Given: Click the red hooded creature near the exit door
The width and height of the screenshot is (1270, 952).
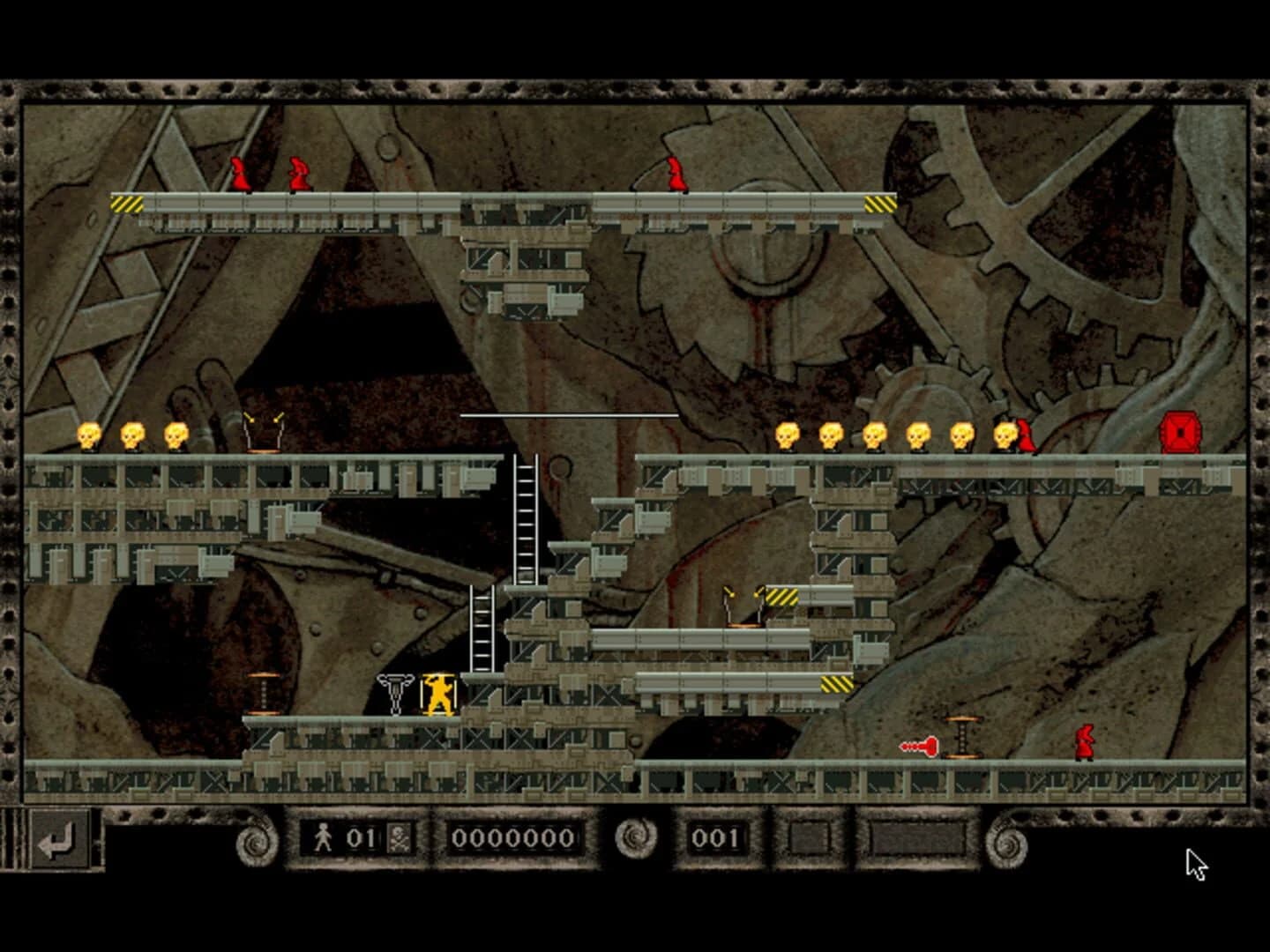Looking at the screenshot, I should (x=1026, y=436).
